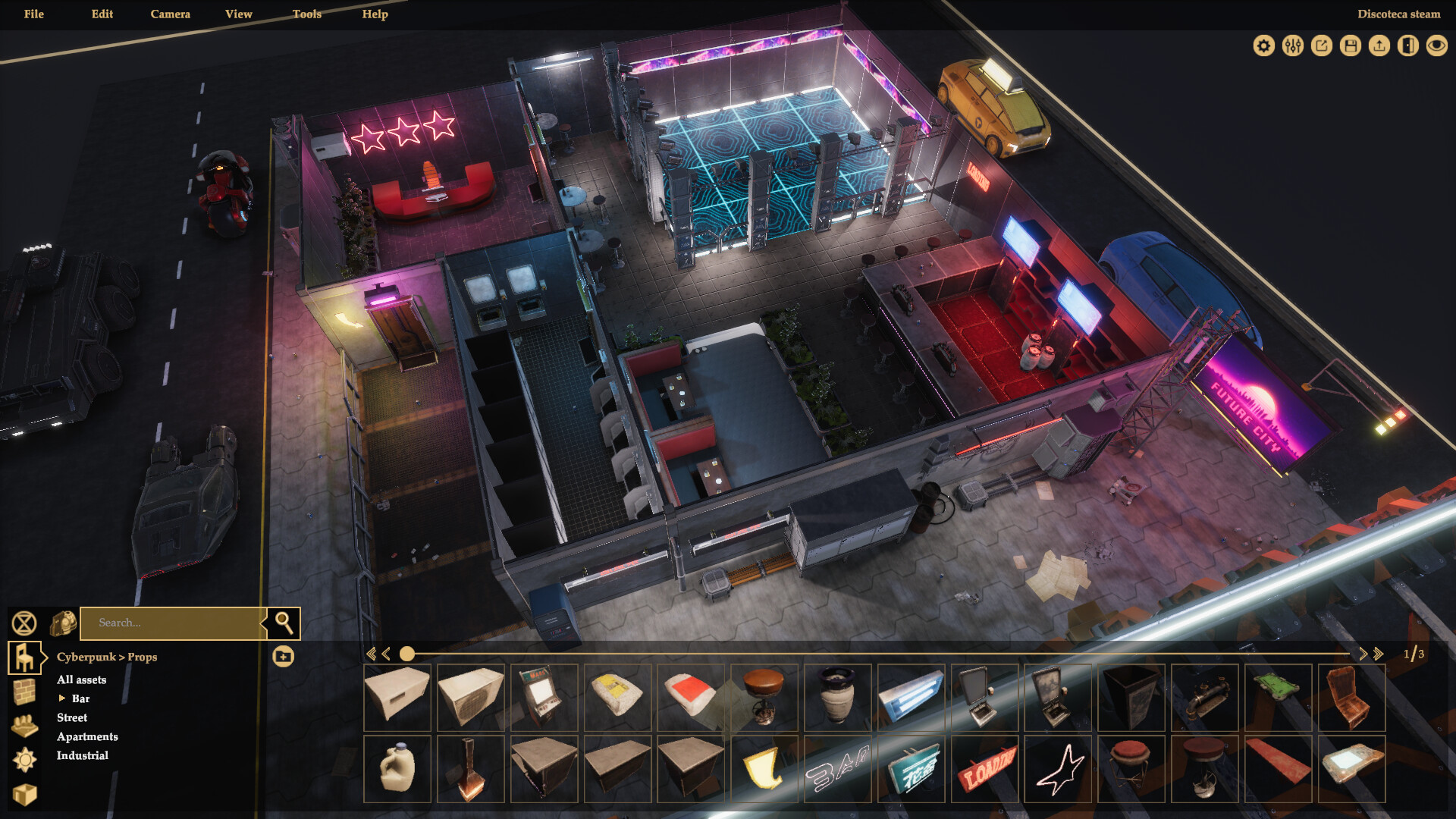Toggle the eye view icon top right
This screenshot has height=819, width=1456.
(1436, 45)
